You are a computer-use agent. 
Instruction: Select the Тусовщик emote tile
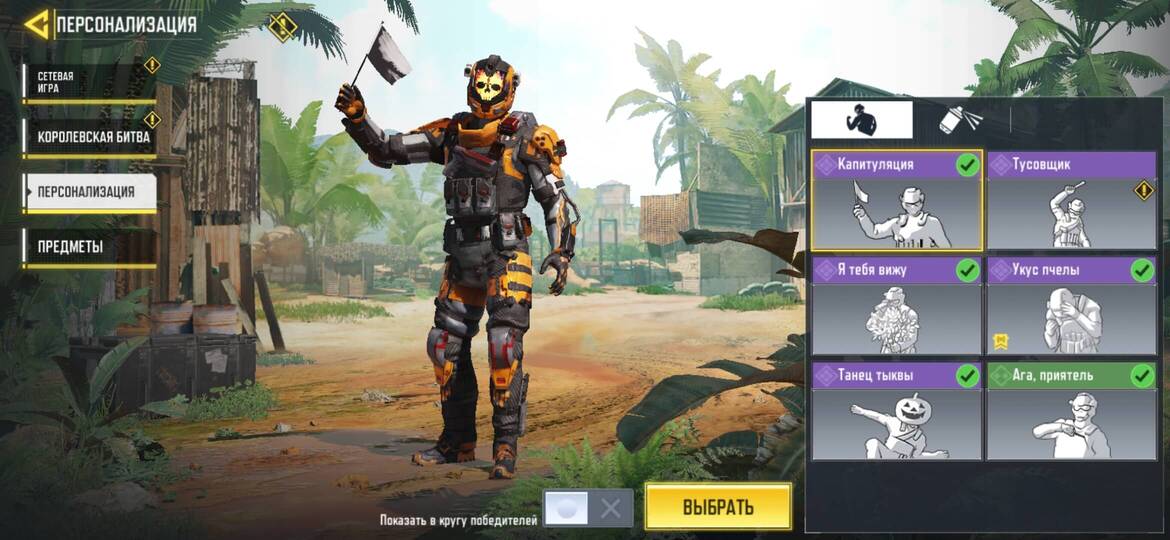point(1071,201)
